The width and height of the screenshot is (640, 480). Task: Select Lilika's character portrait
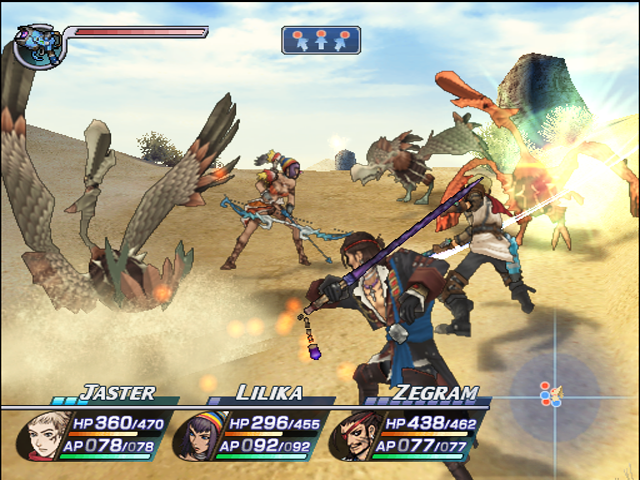[195, 436]
